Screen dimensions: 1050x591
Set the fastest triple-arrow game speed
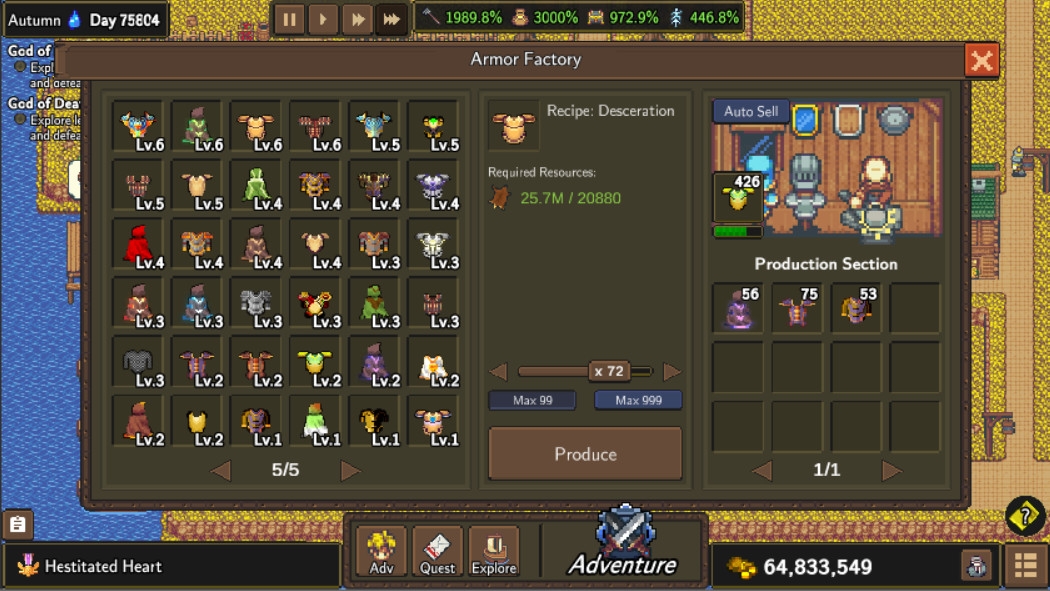tap(392, 19)
